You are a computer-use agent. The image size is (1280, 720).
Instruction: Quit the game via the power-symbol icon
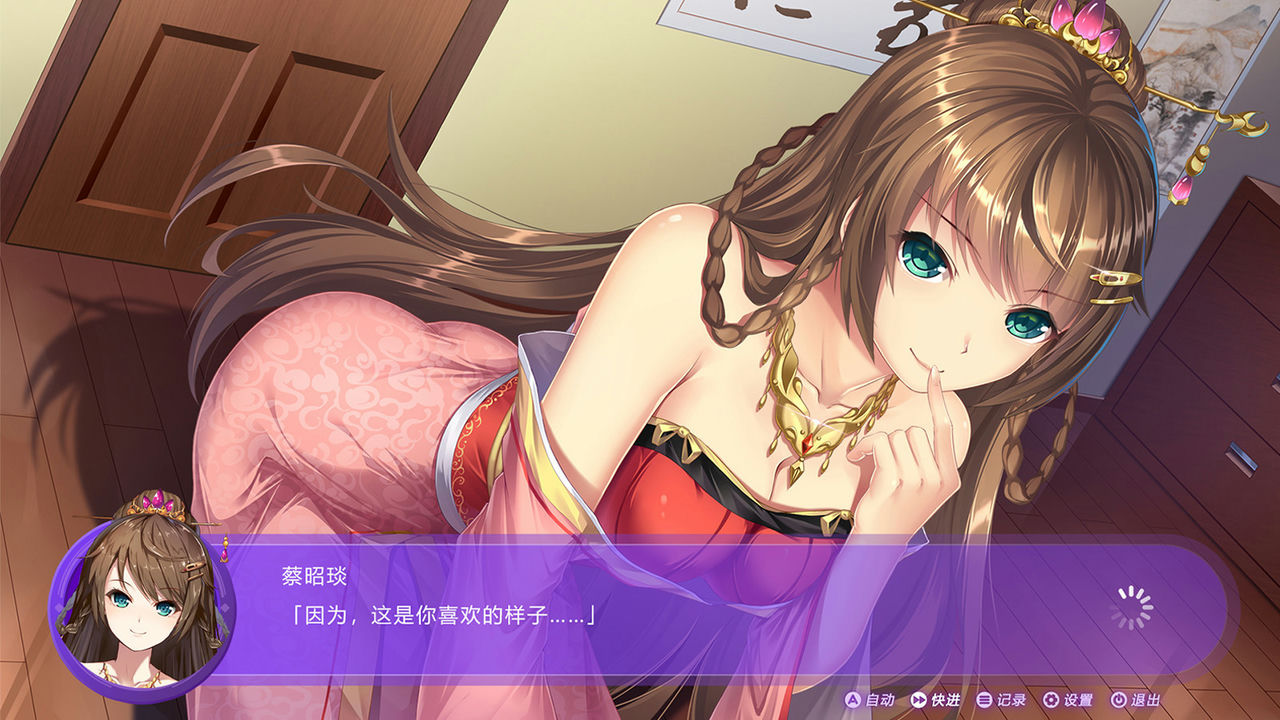1119,701
